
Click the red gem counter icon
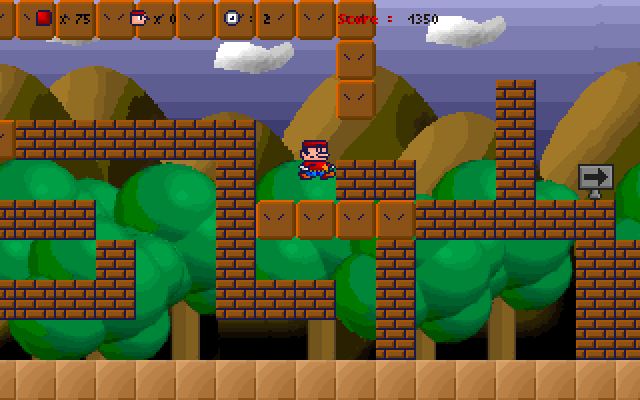tap(44, 18)
